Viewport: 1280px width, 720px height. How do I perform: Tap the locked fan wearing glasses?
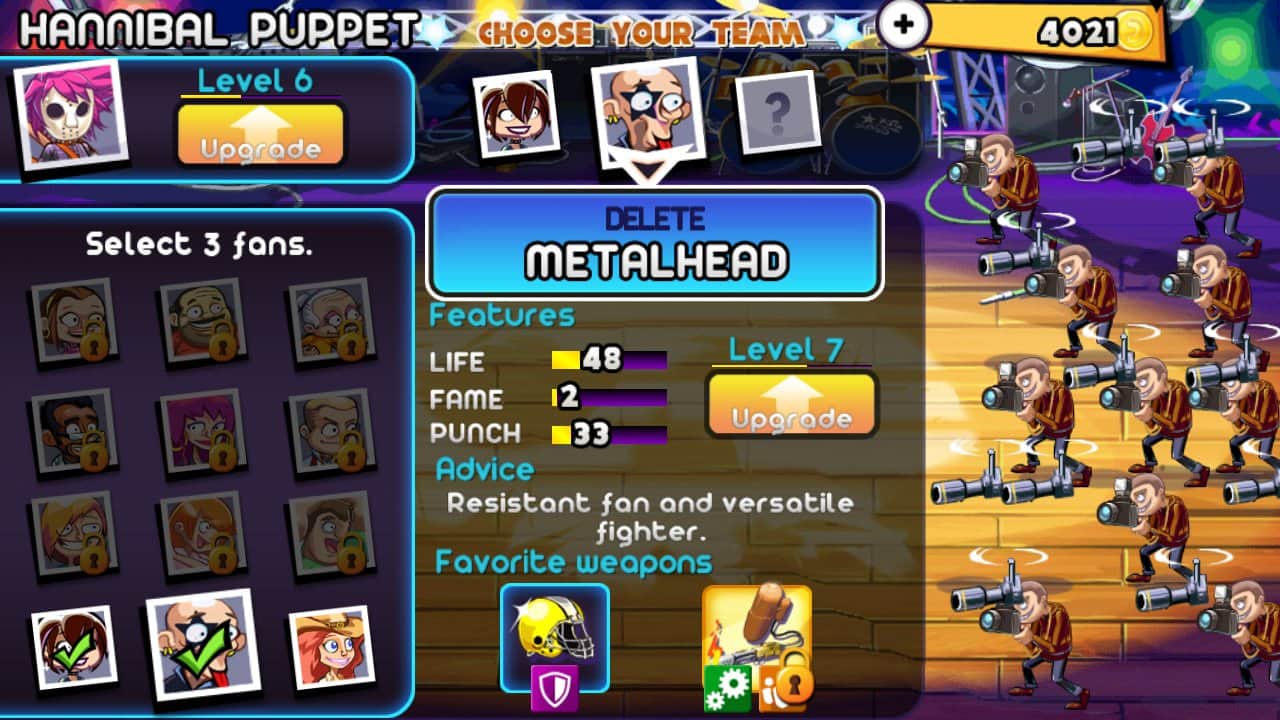(72, 430)
